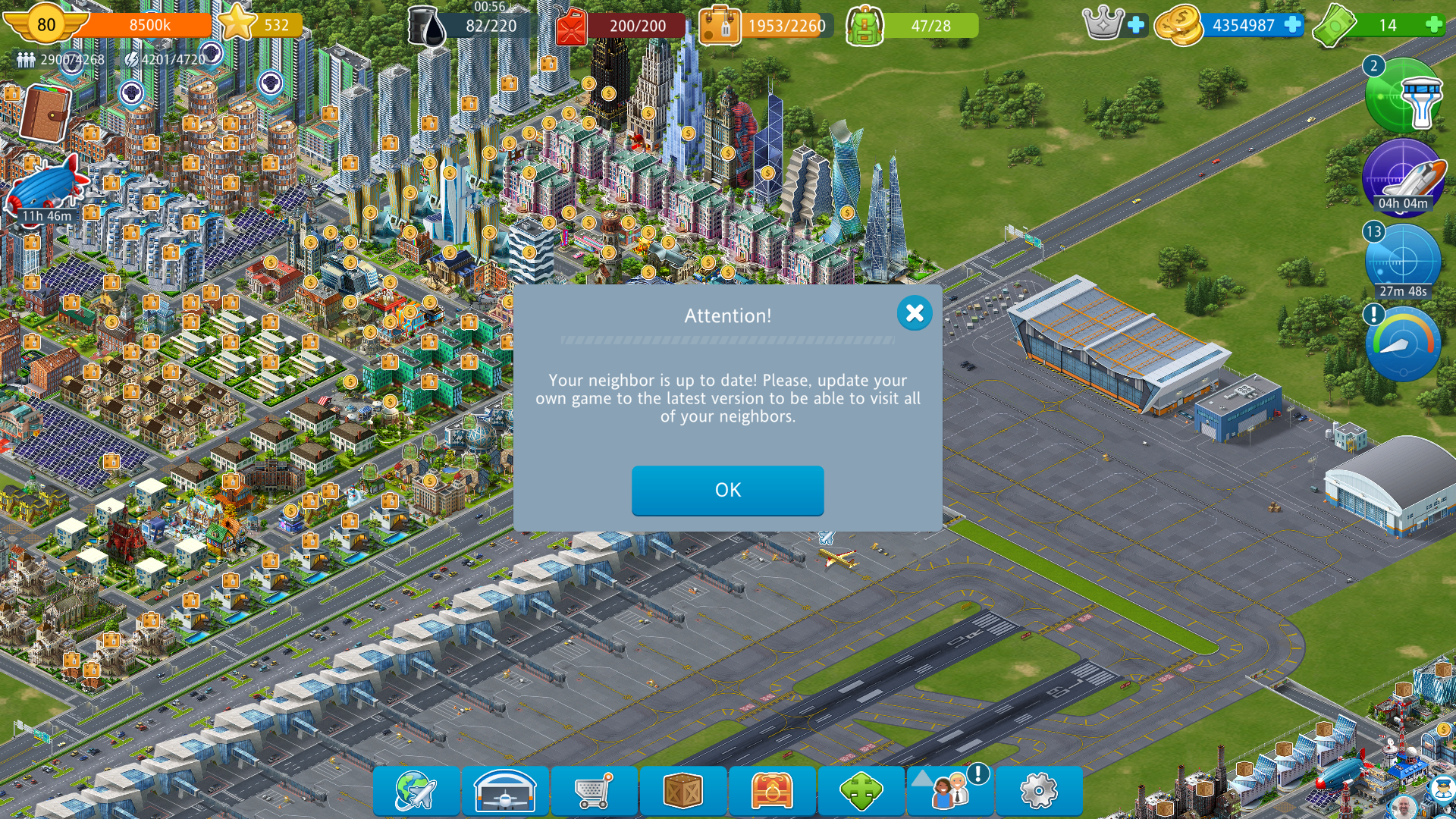
Task: Activate the green move-arrows edit tool
Action: [861, 791]
